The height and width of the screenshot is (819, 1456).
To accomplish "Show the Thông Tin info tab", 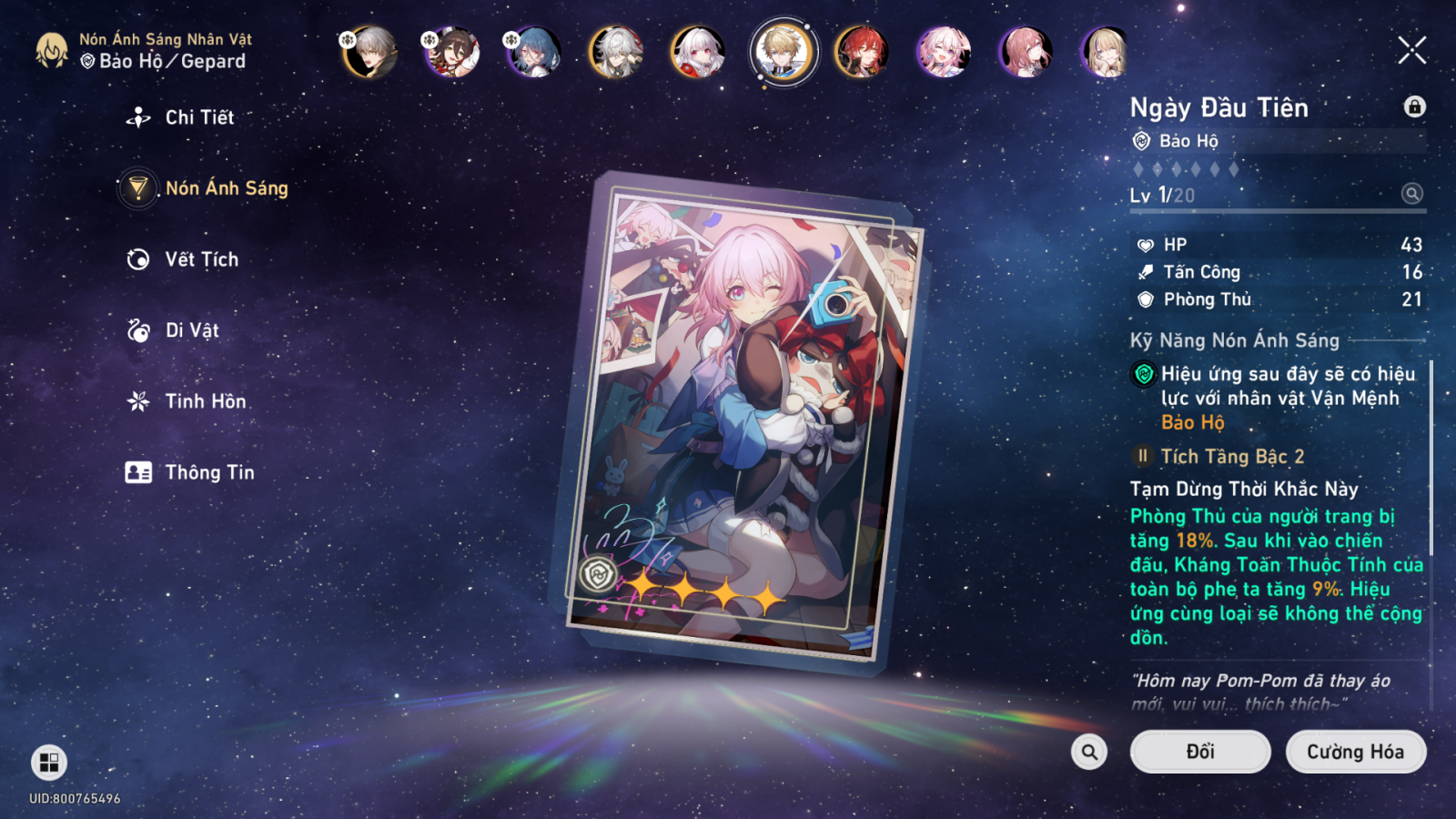I will click(x=208, y=472).
